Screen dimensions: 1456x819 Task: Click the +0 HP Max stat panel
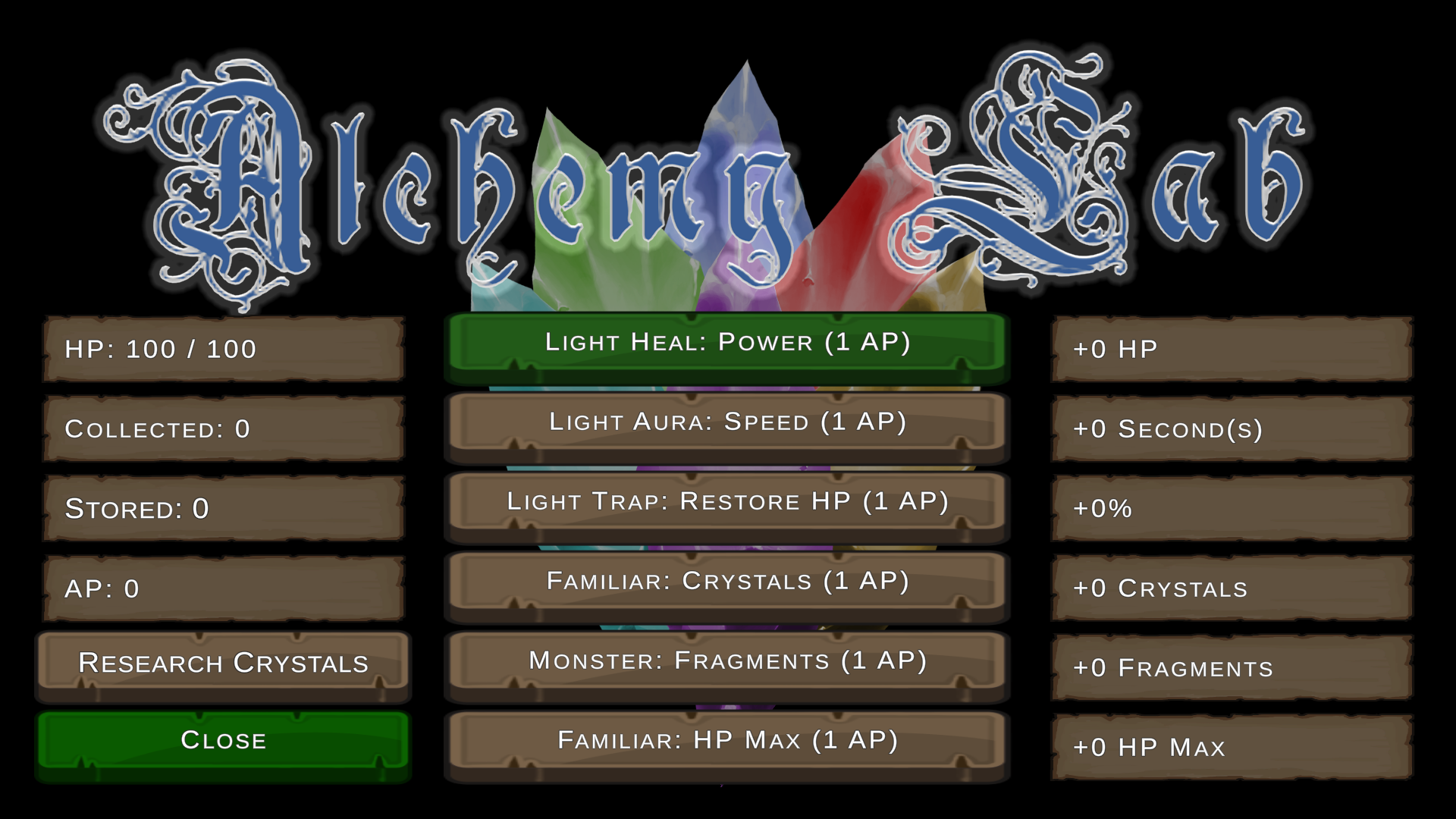[x=1230, y=748]
